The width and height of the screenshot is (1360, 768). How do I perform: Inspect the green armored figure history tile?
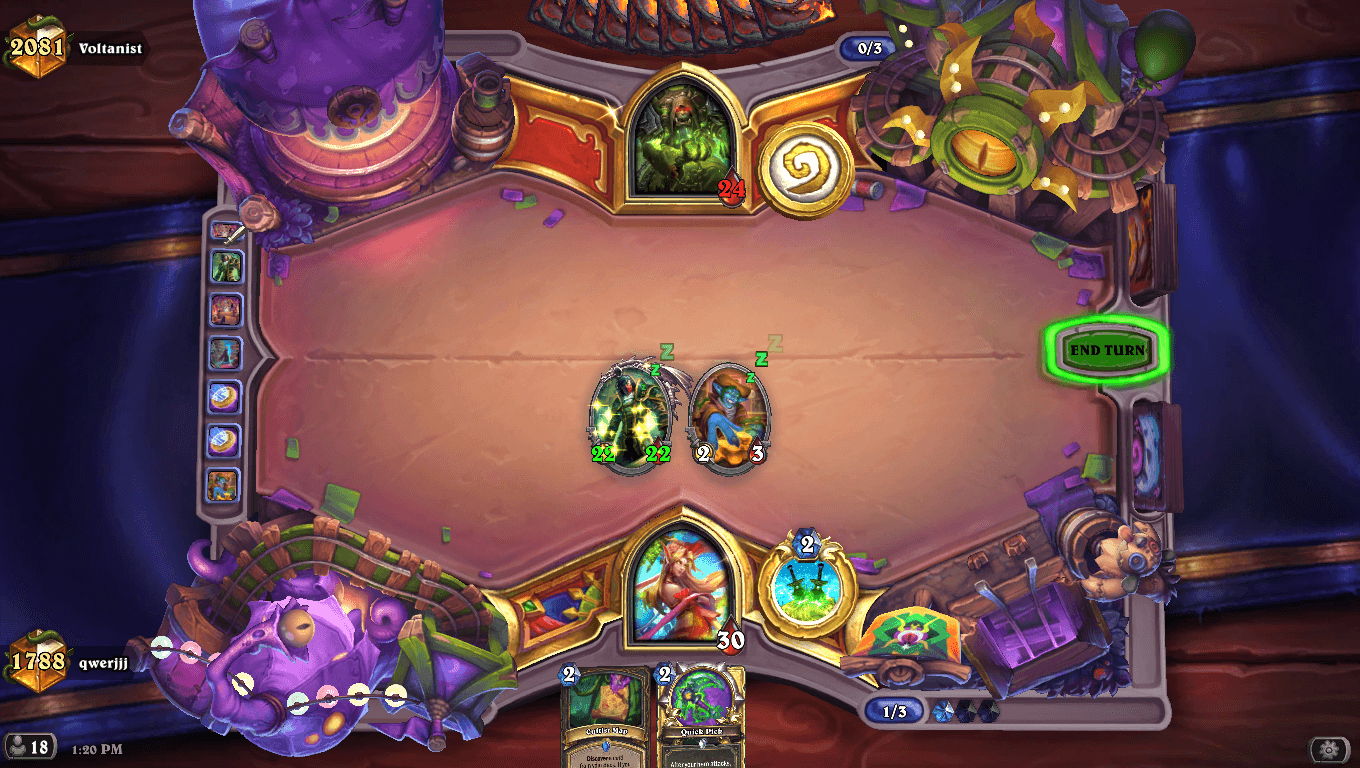tap(225, 267)
